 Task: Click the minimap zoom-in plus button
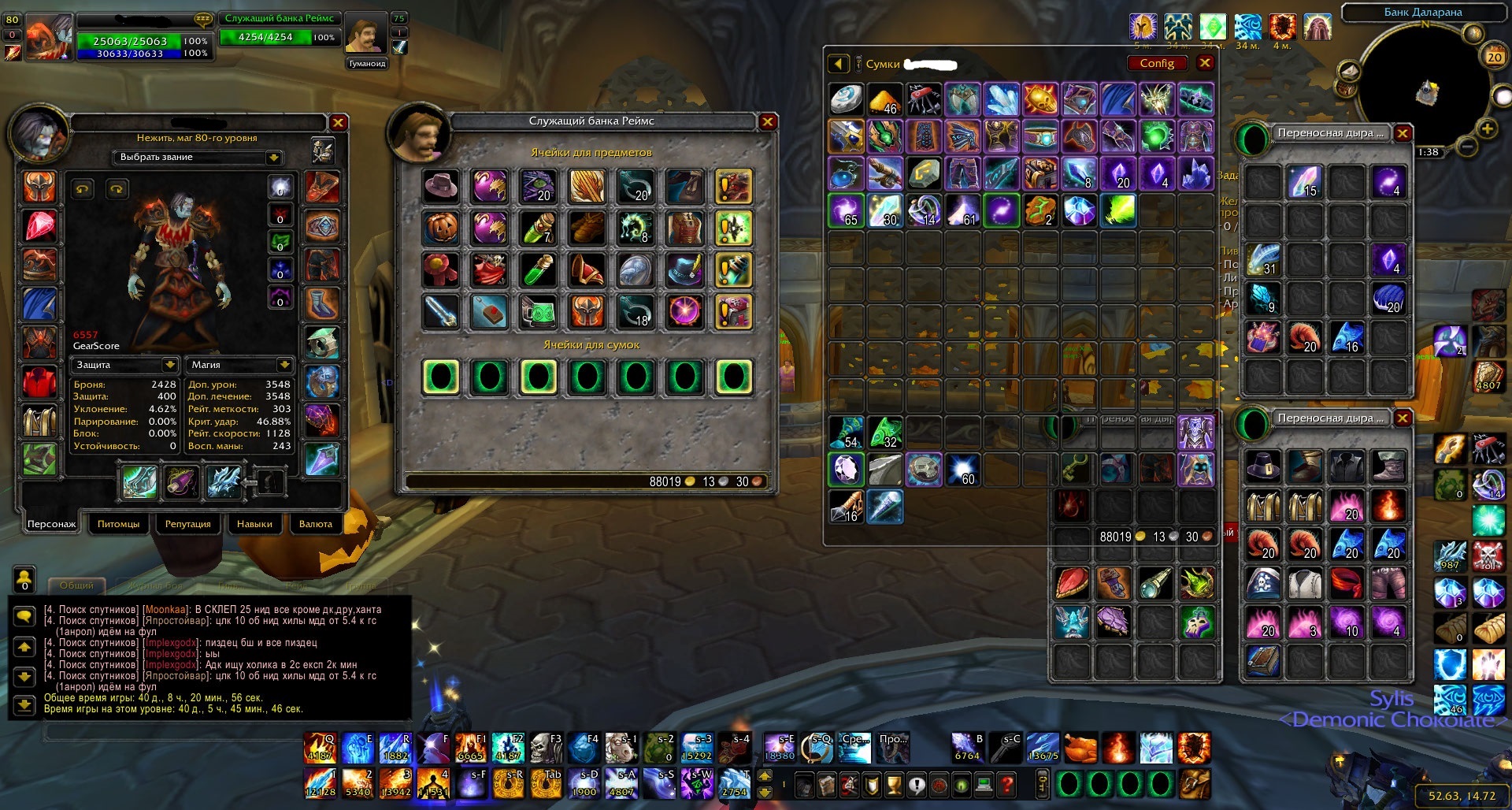coord(1487,128)
